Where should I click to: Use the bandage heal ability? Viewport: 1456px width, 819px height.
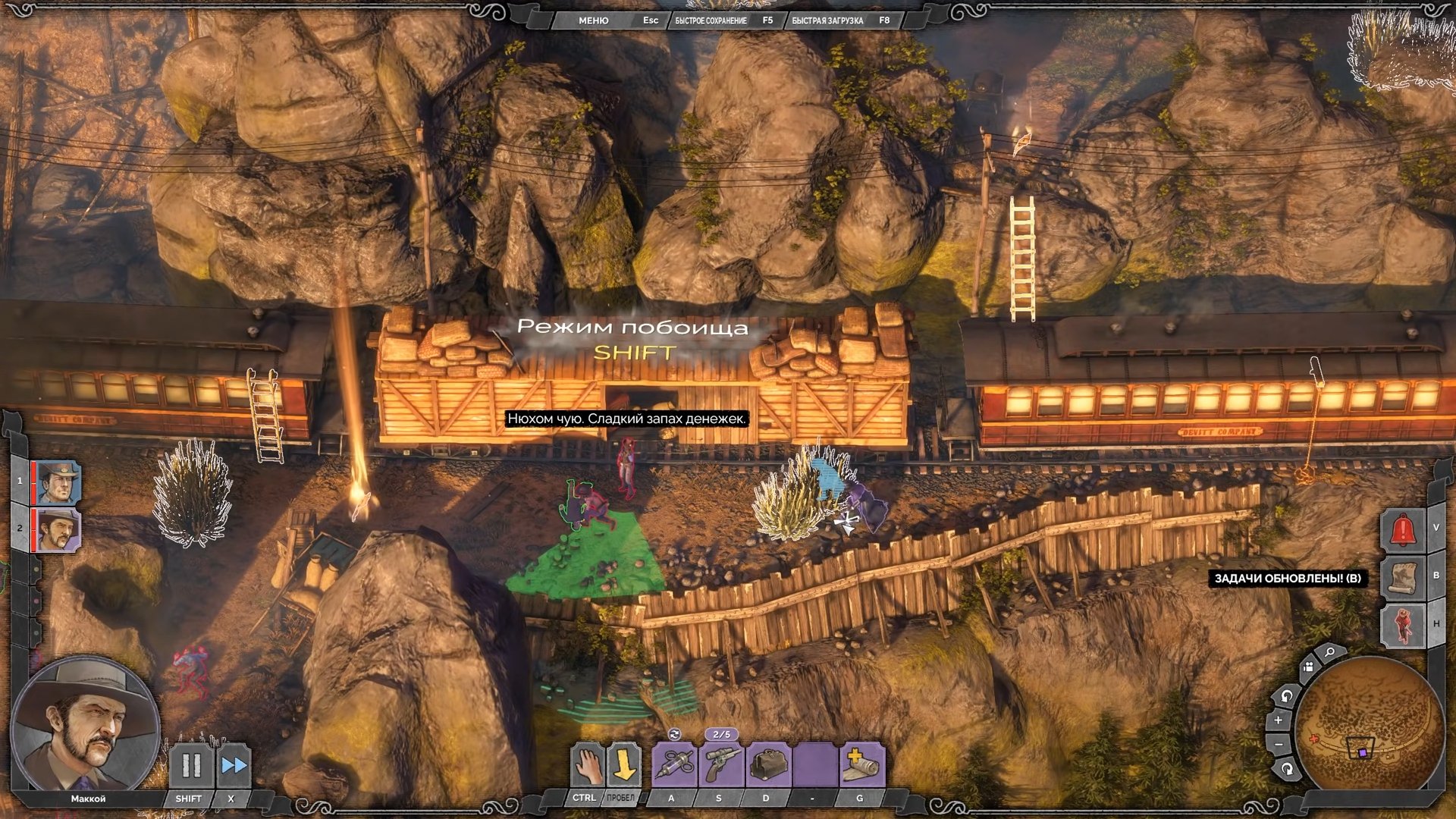(x=861, y=765)
